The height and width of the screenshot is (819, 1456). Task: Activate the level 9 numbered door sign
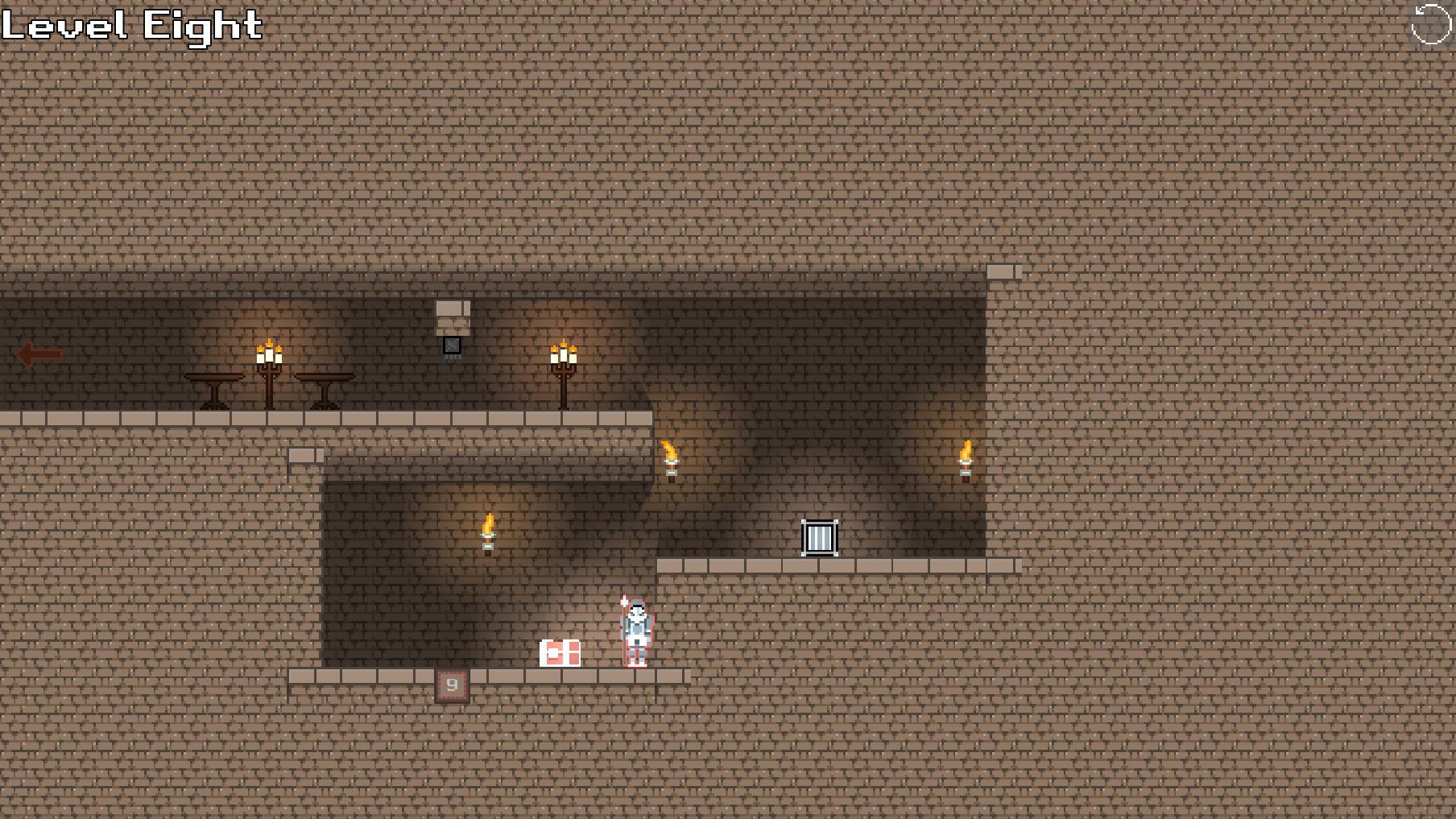point(452,684)
